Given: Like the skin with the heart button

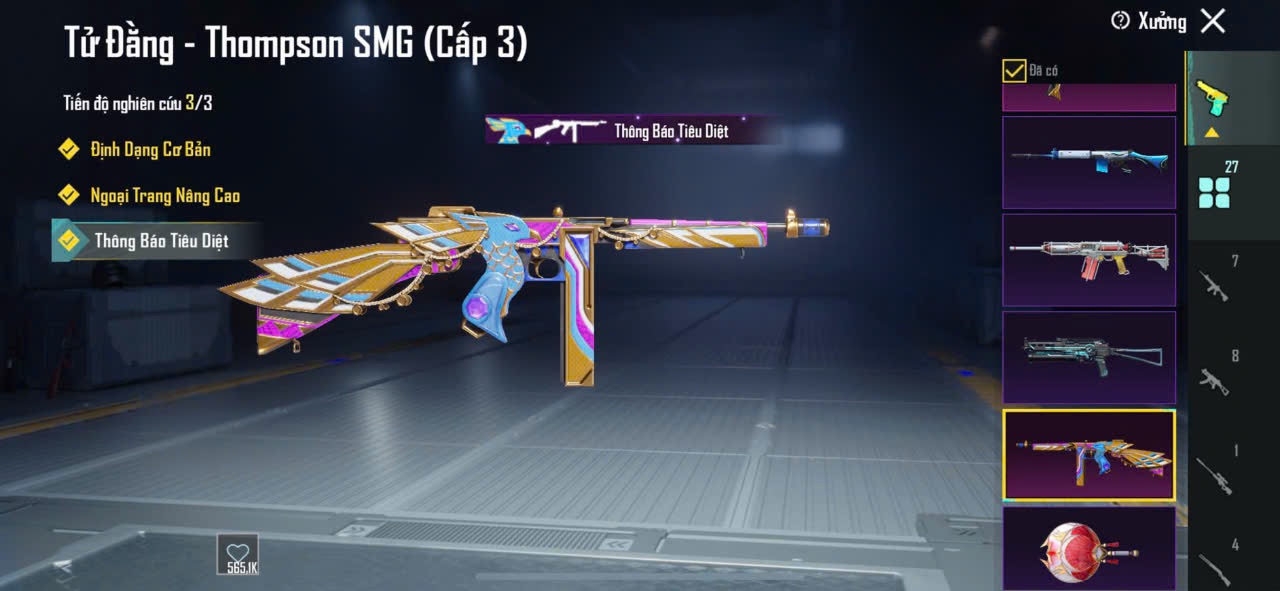Looking at the screenshot, I should tap(238, 554).
